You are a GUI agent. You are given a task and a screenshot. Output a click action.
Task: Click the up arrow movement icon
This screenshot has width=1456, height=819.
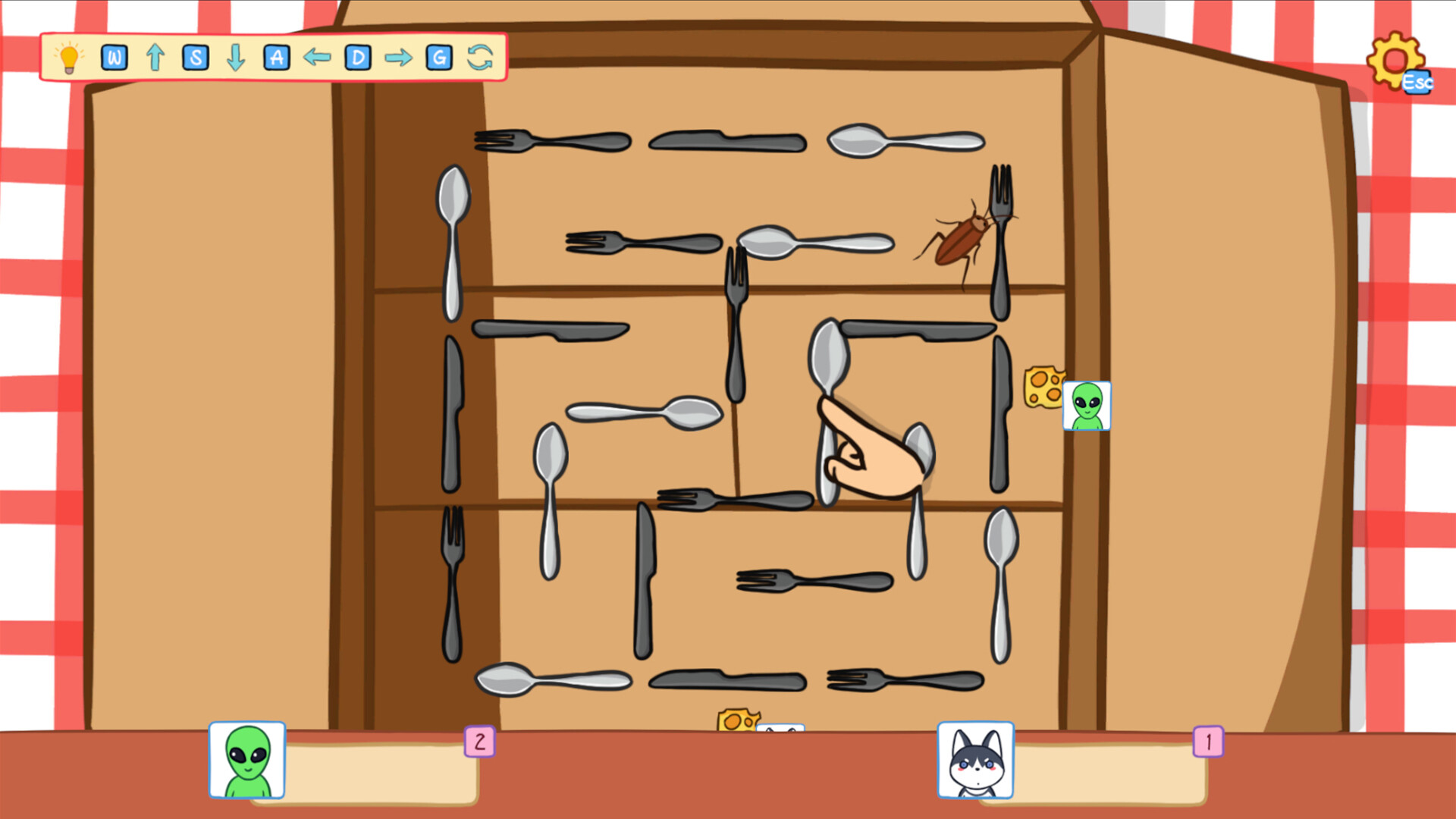155,55
